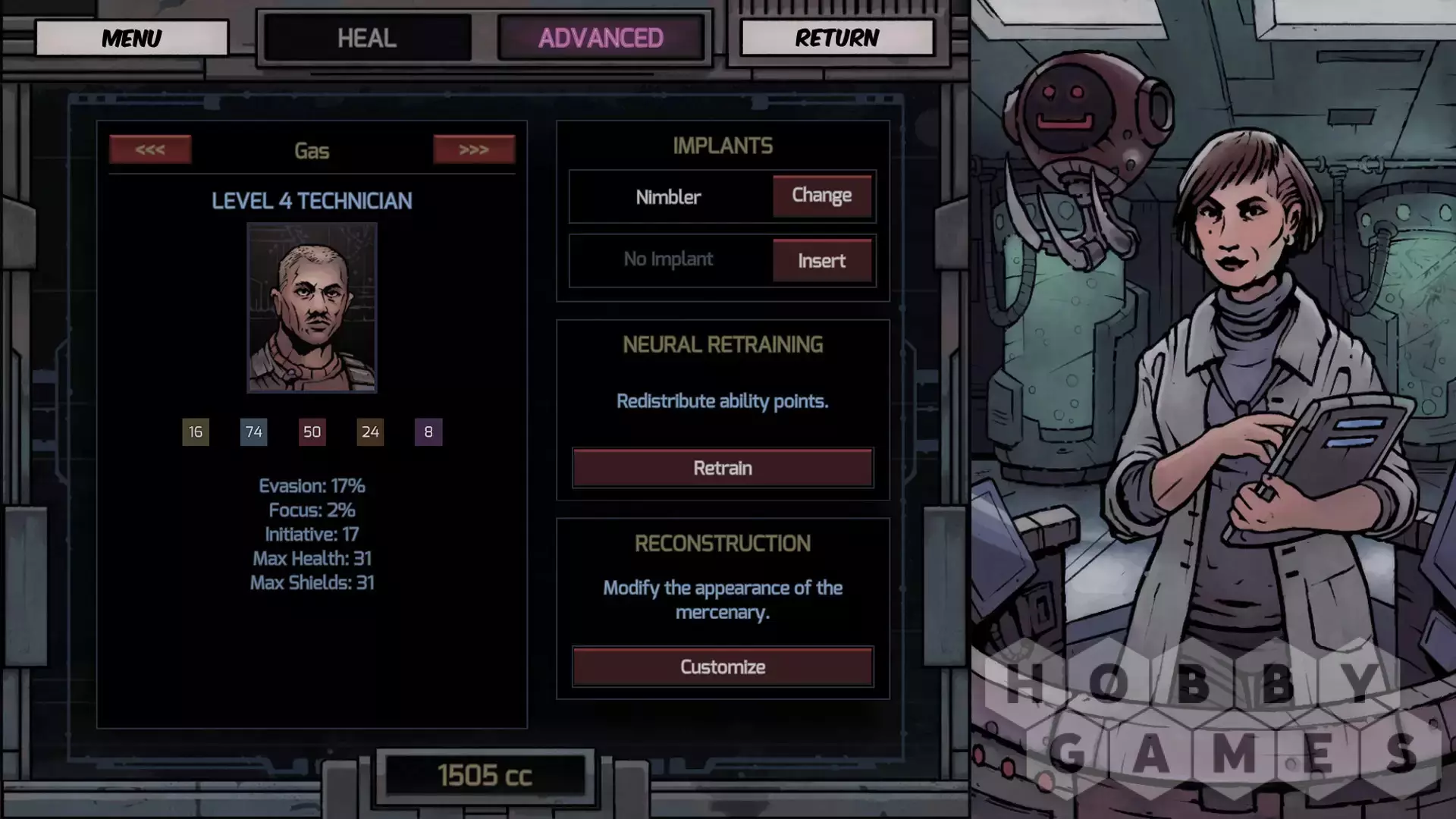Select the Advanced tab
1456x819 pixels.
pos(601,38)
